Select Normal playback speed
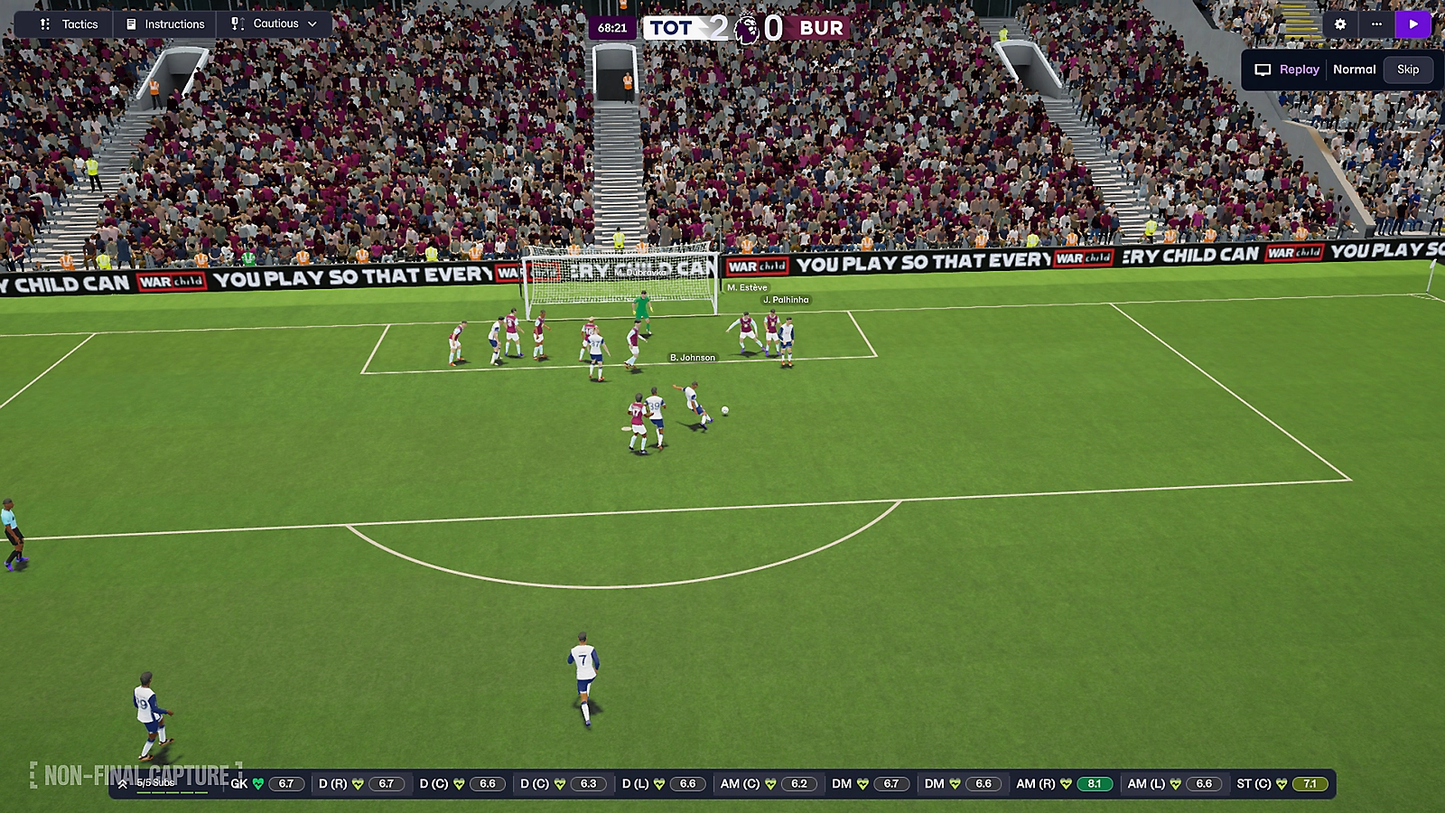This screenshot has width=1445, height=813. pyautogui.click(x=1354, y=69)
